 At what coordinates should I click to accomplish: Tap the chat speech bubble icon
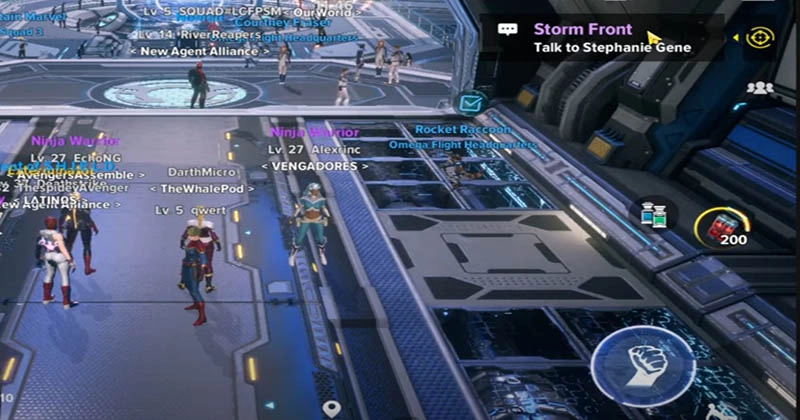click(x=508, y=30)
